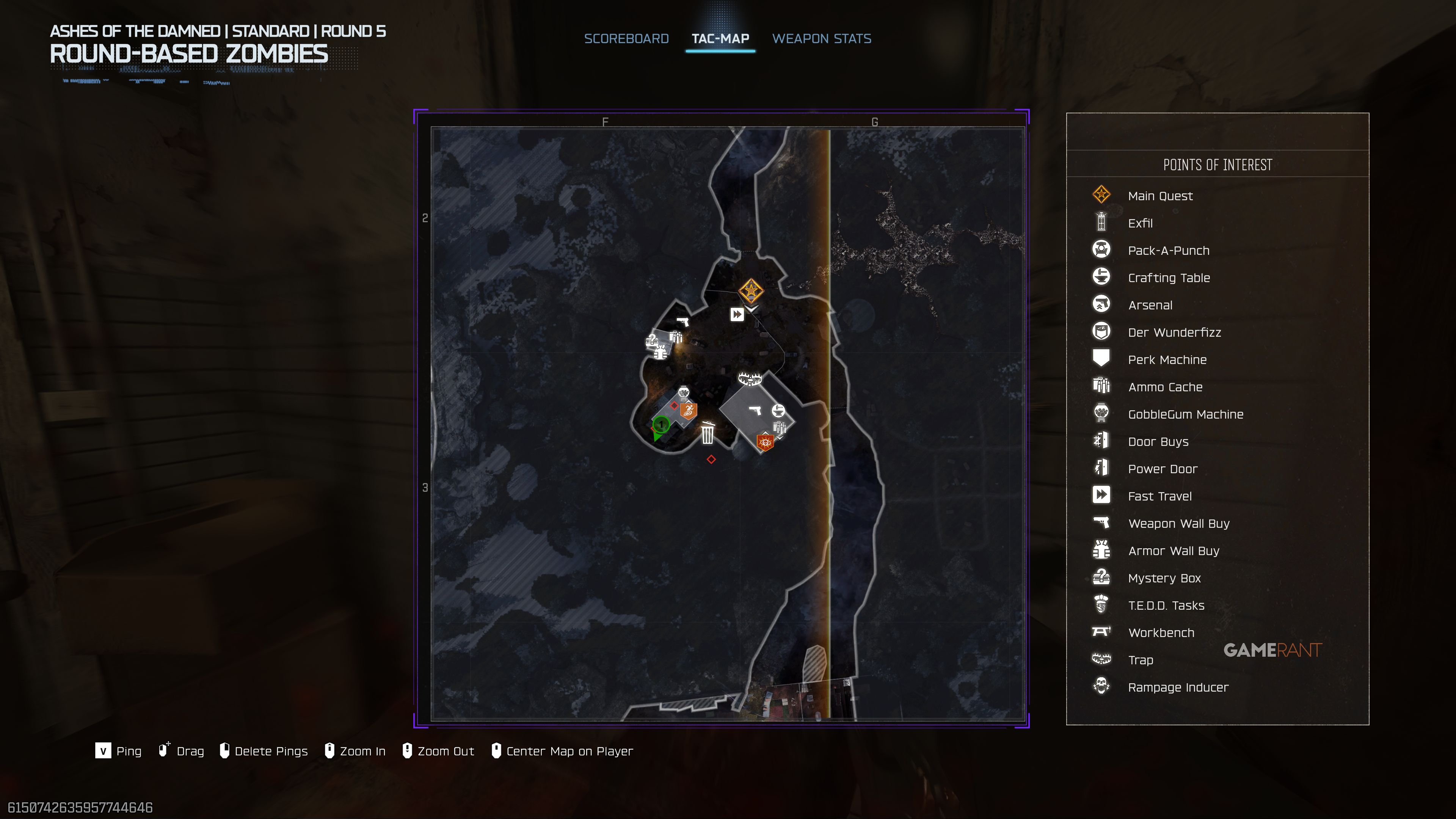The image size is (1456, 819).
Task: Click the orange Main Quest marker on the map
Action: pos(751,291)
